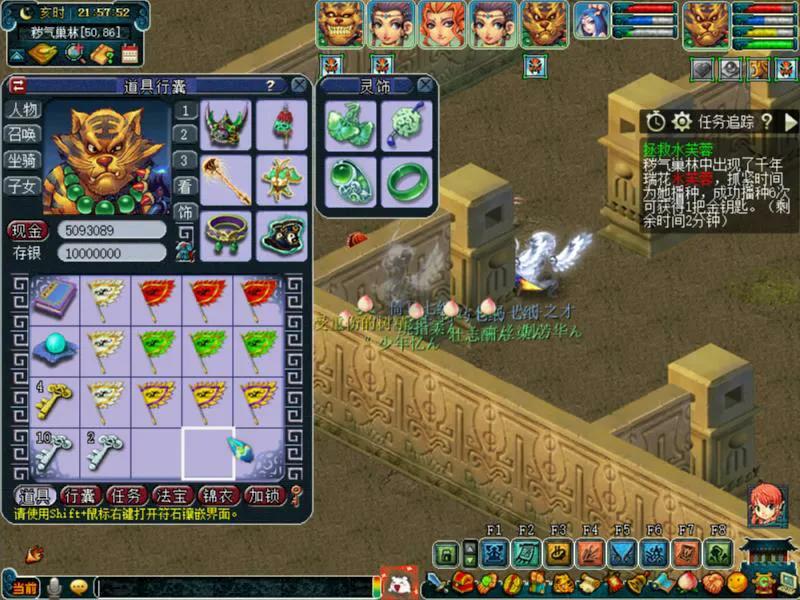Open the 任务追踪 settings gear
The image size is (800, 600).
(682, 121)
